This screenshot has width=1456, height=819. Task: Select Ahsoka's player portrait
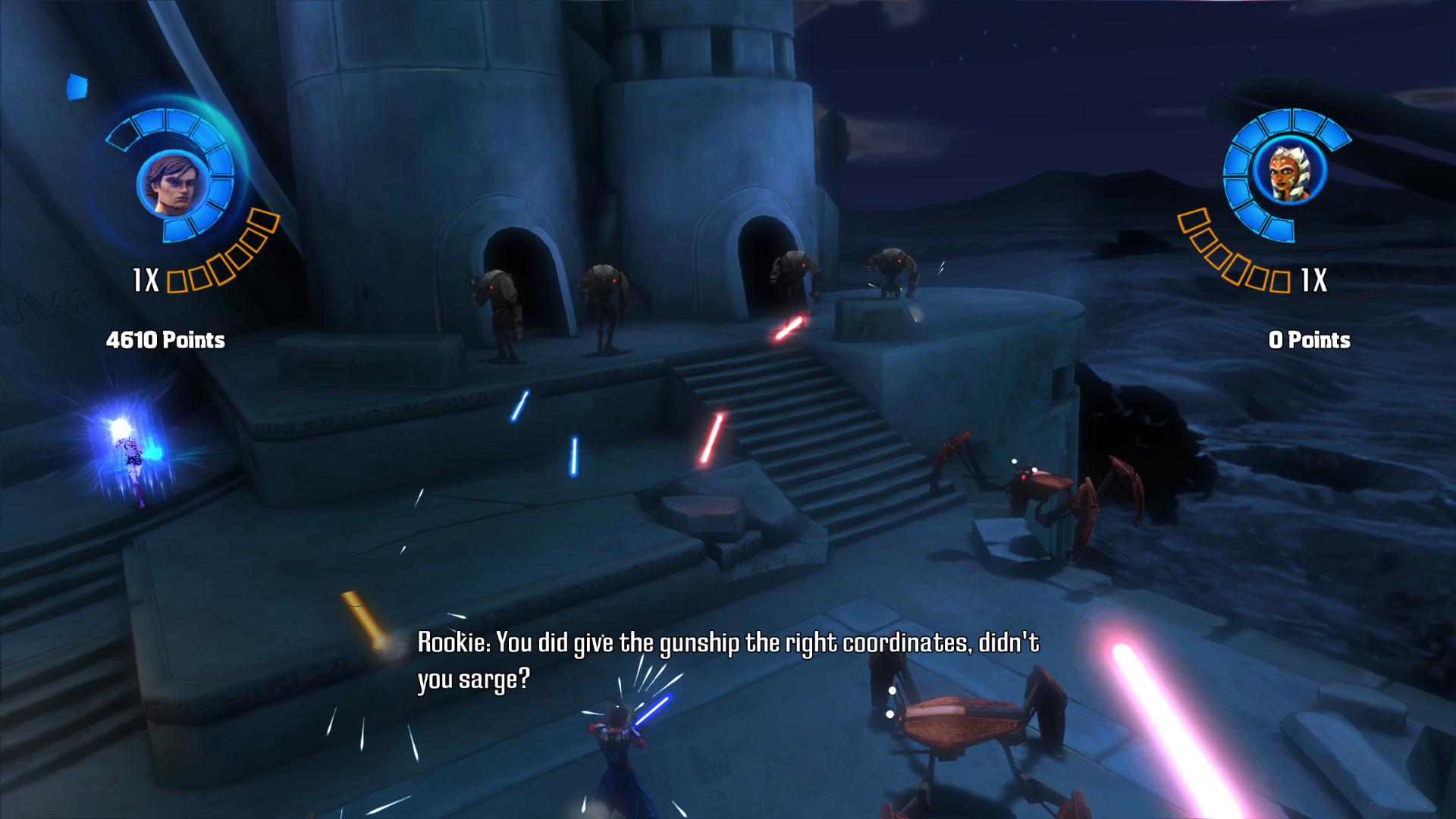point(1287,175)
